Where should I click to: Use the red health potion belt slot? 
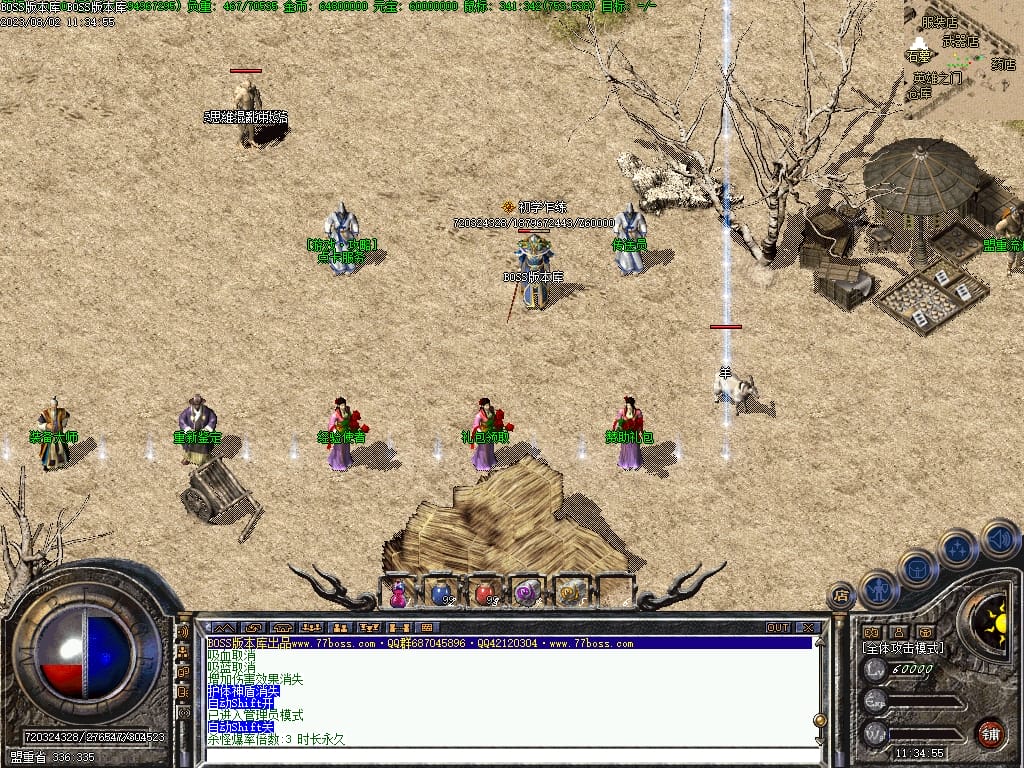click(484, 593)
